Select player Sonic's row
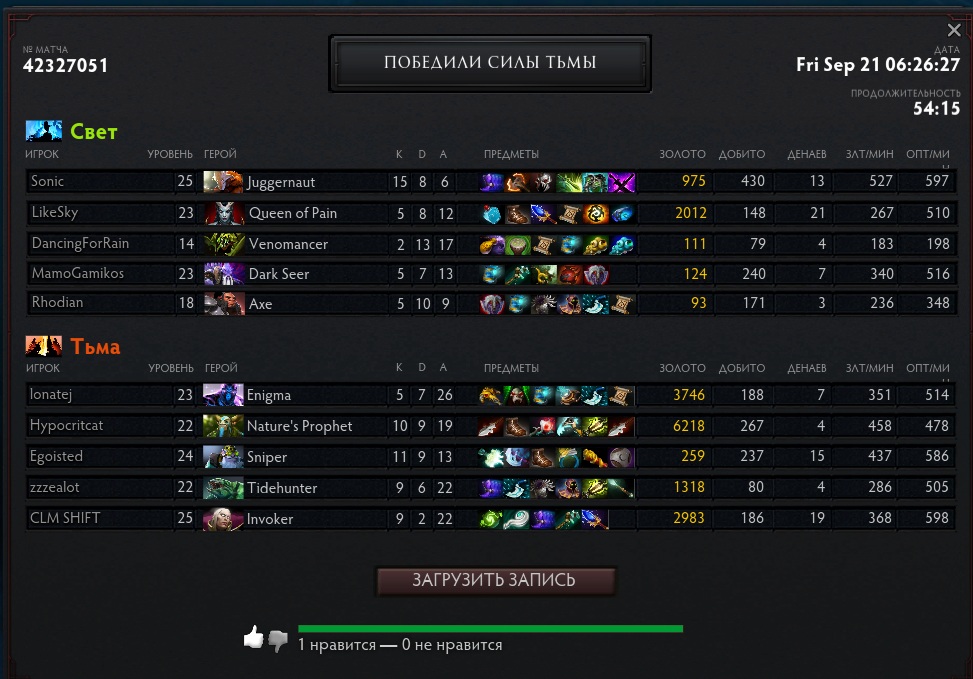Viewport: 973px width, 679px height. click(x=48, y=182)
